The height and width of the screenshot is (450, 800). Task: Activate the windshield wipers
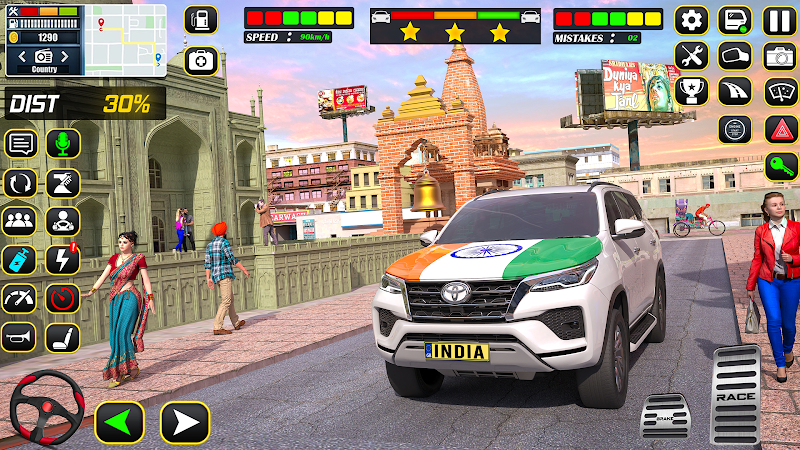(779, 92)
